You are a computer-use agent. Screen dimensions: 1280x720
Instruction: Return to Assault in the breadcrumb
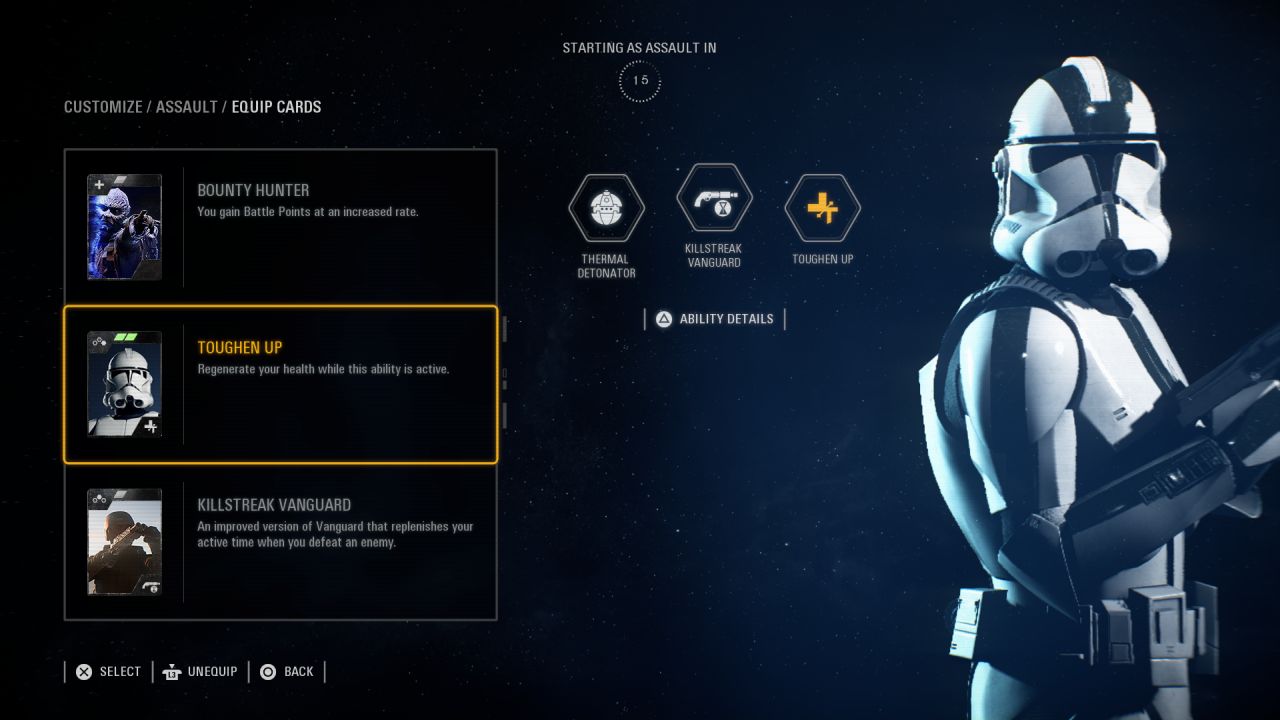[186, 107]
